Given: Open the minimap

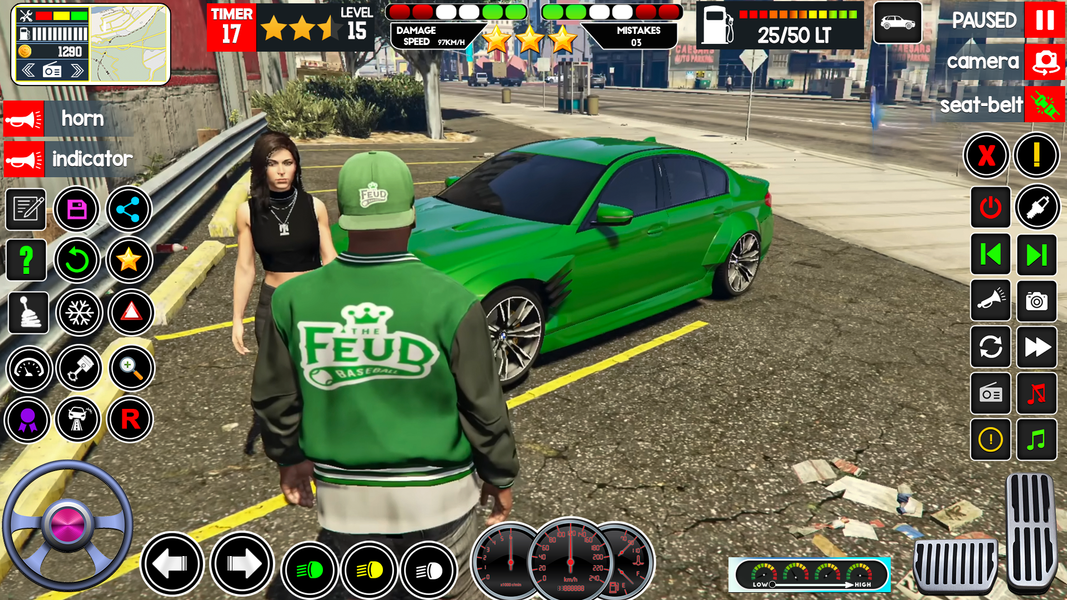Looking at the screenshot, I should [x=132, y=44].
